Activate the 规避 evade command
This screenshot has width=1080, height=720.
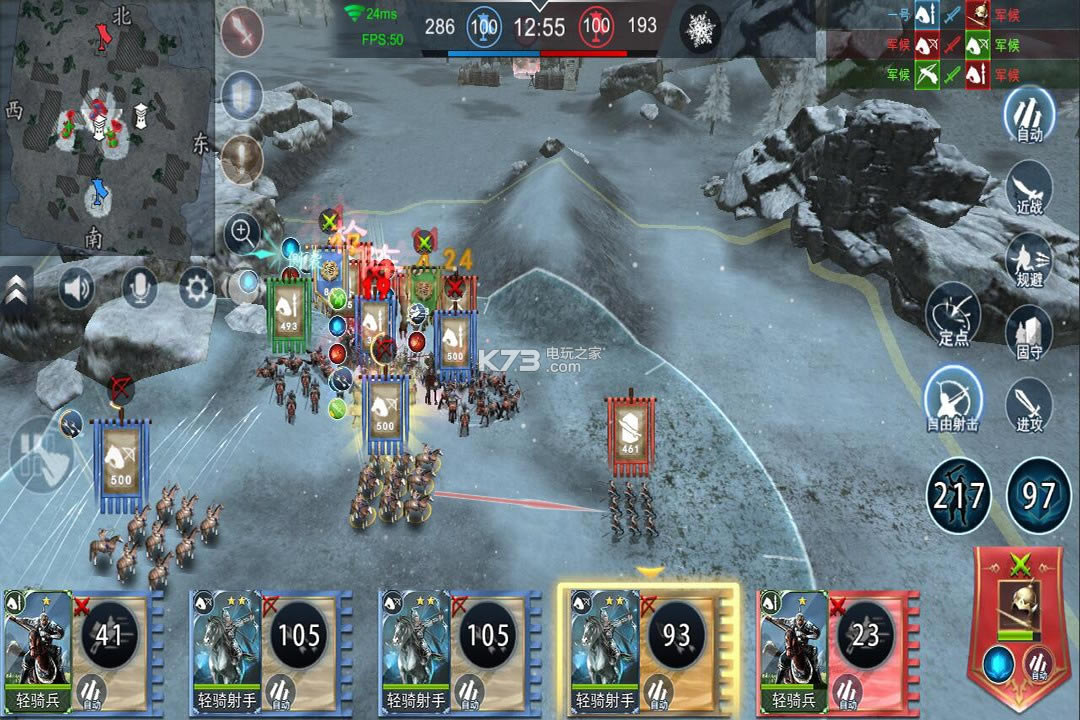1029,260
